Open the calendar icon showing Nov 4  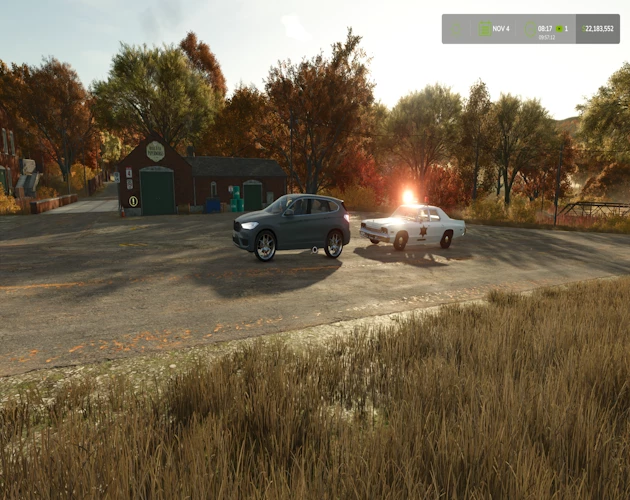coord(485,29)
